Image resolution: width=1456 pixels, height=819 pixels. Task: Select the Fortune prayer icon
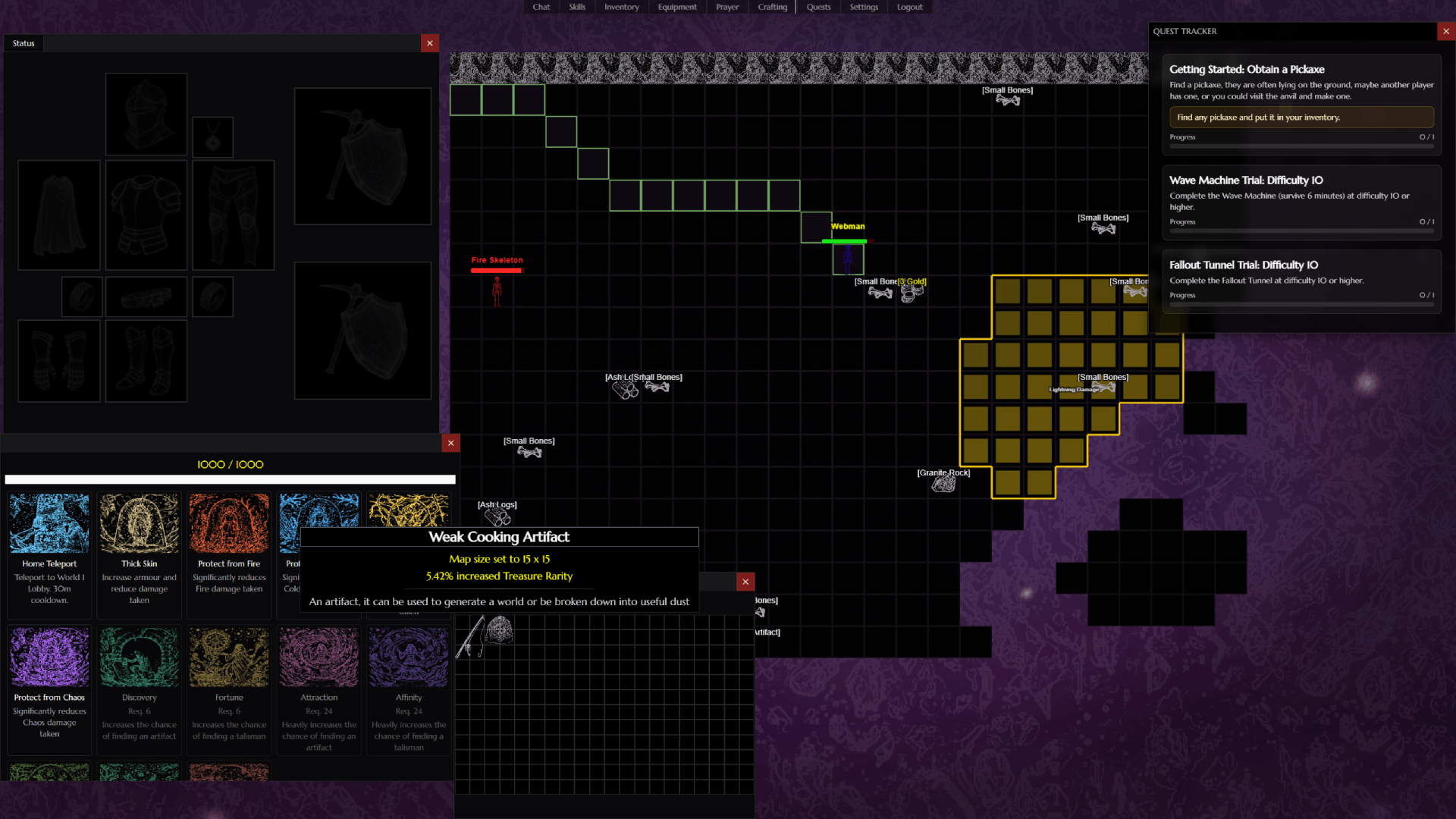(228, 657)
